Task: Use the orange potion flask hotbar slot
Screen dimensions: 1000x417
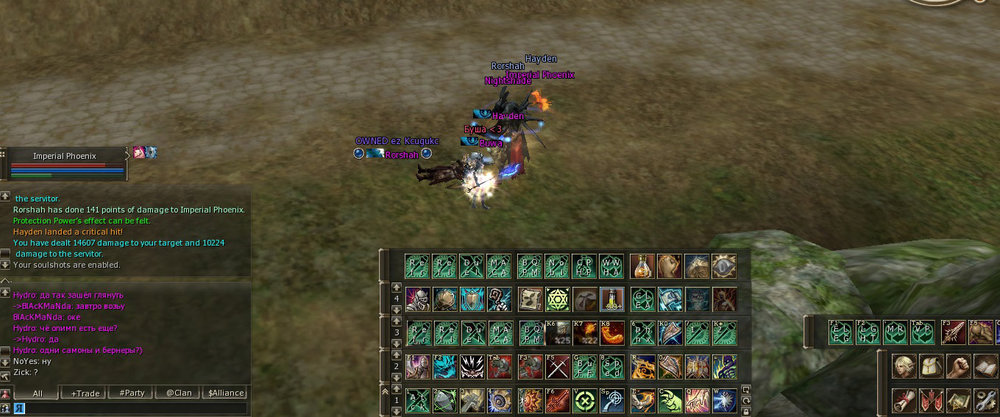Action: tap(643, 266)
